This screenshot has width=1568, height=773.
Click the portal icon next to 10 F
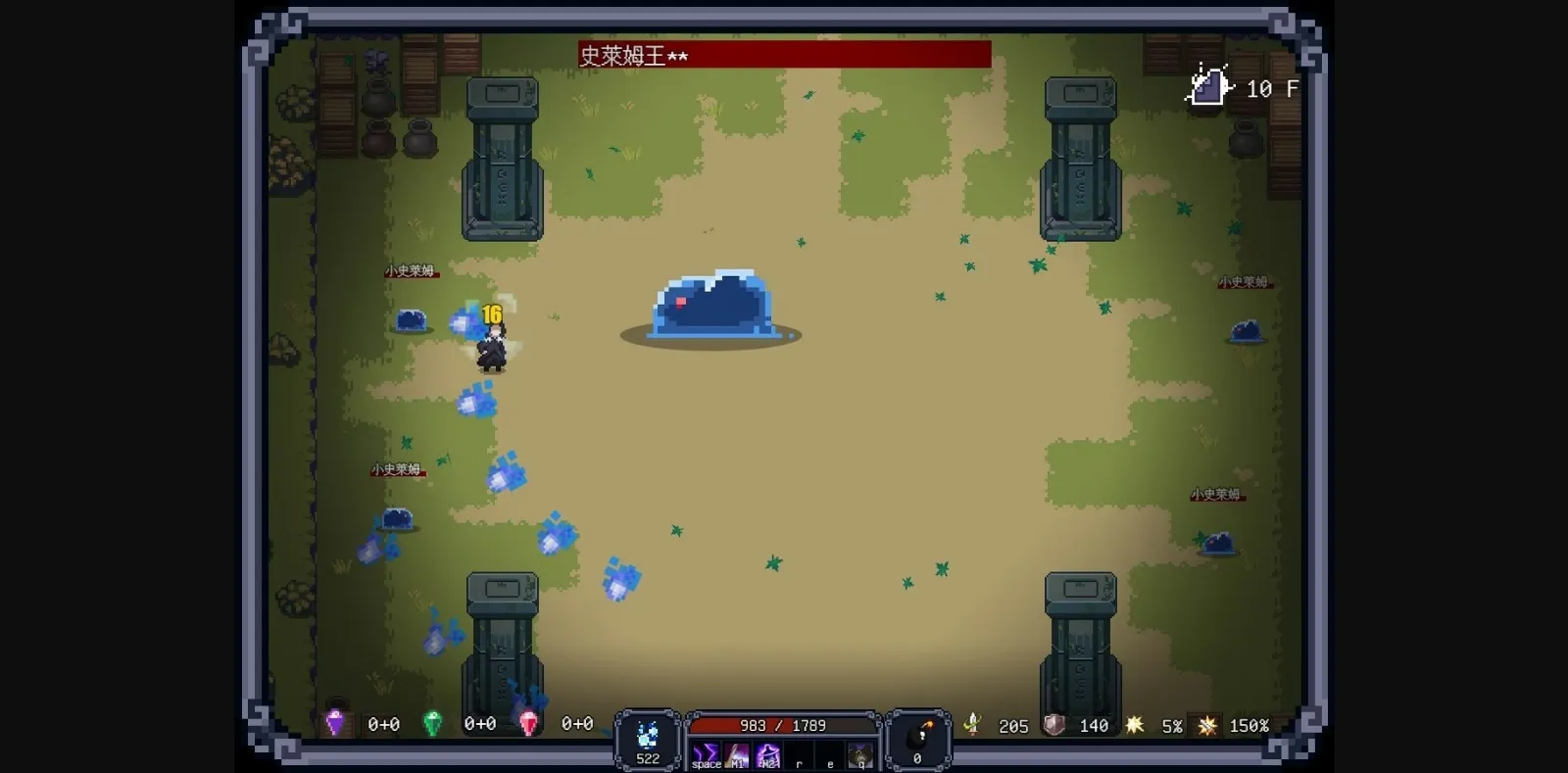[x=1207, y=88]
